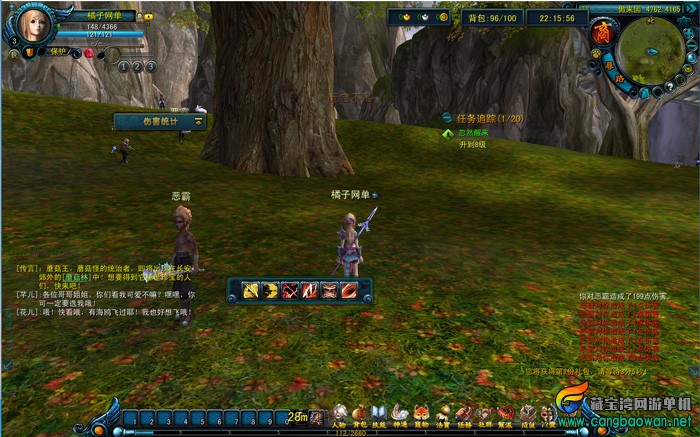
Task: Collapse the 伤害统计 damage statistics panel
Action: (198, 121)
